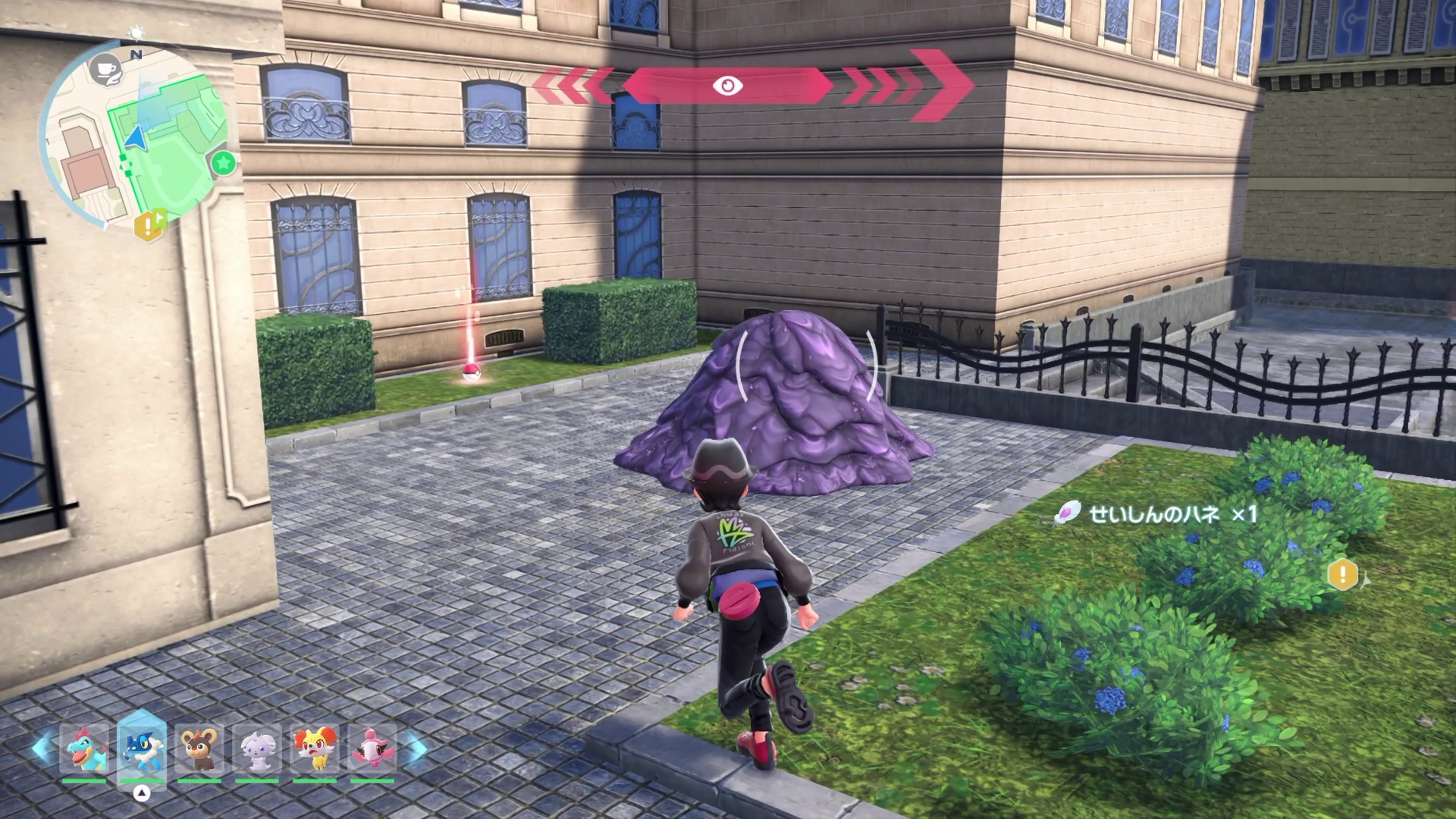Click the せいしんのハネ item pickup notification
Image resolution: width=1456 pixels, height=819 pixels.
1156,514
